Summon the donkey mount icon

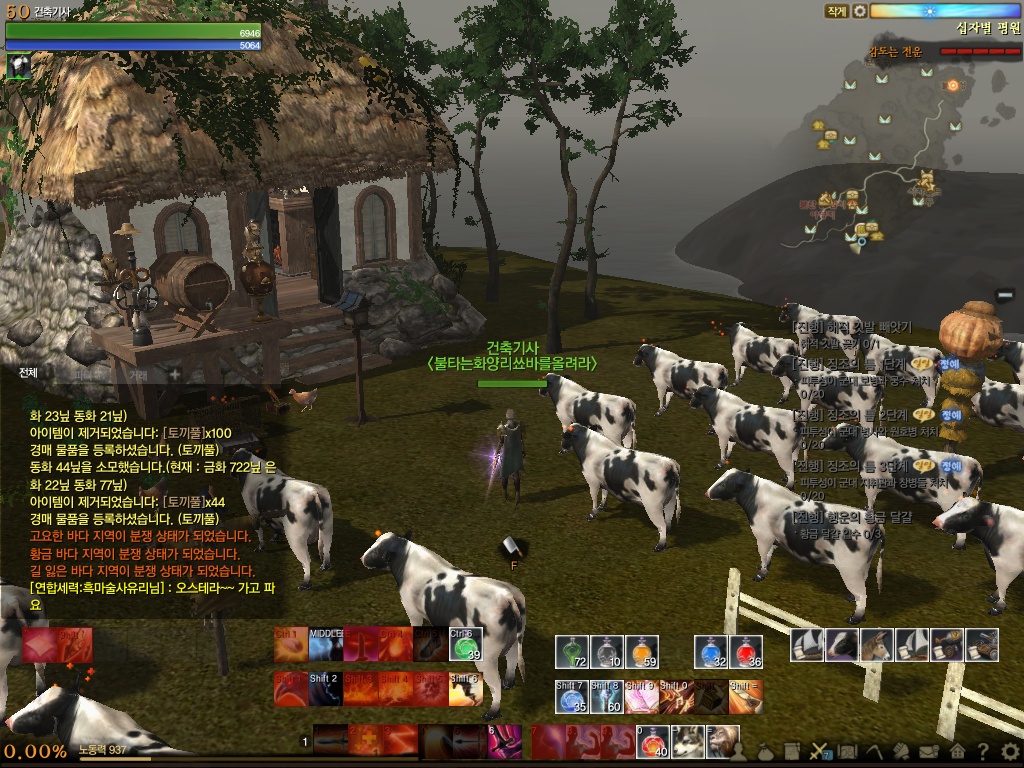click(877, 645)
